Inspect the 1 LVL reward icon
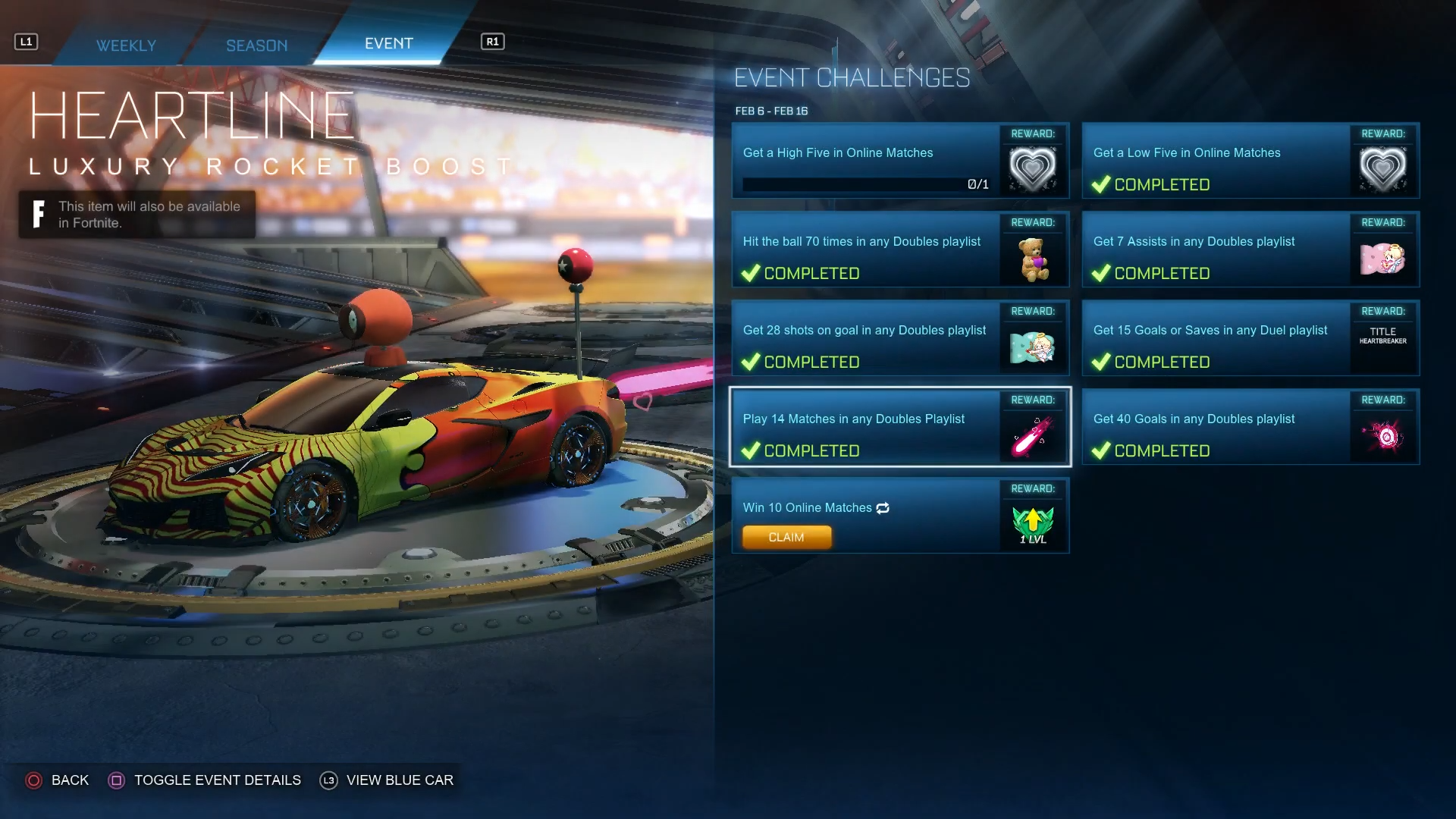 pyautogui.click(x=1033, y=525)
